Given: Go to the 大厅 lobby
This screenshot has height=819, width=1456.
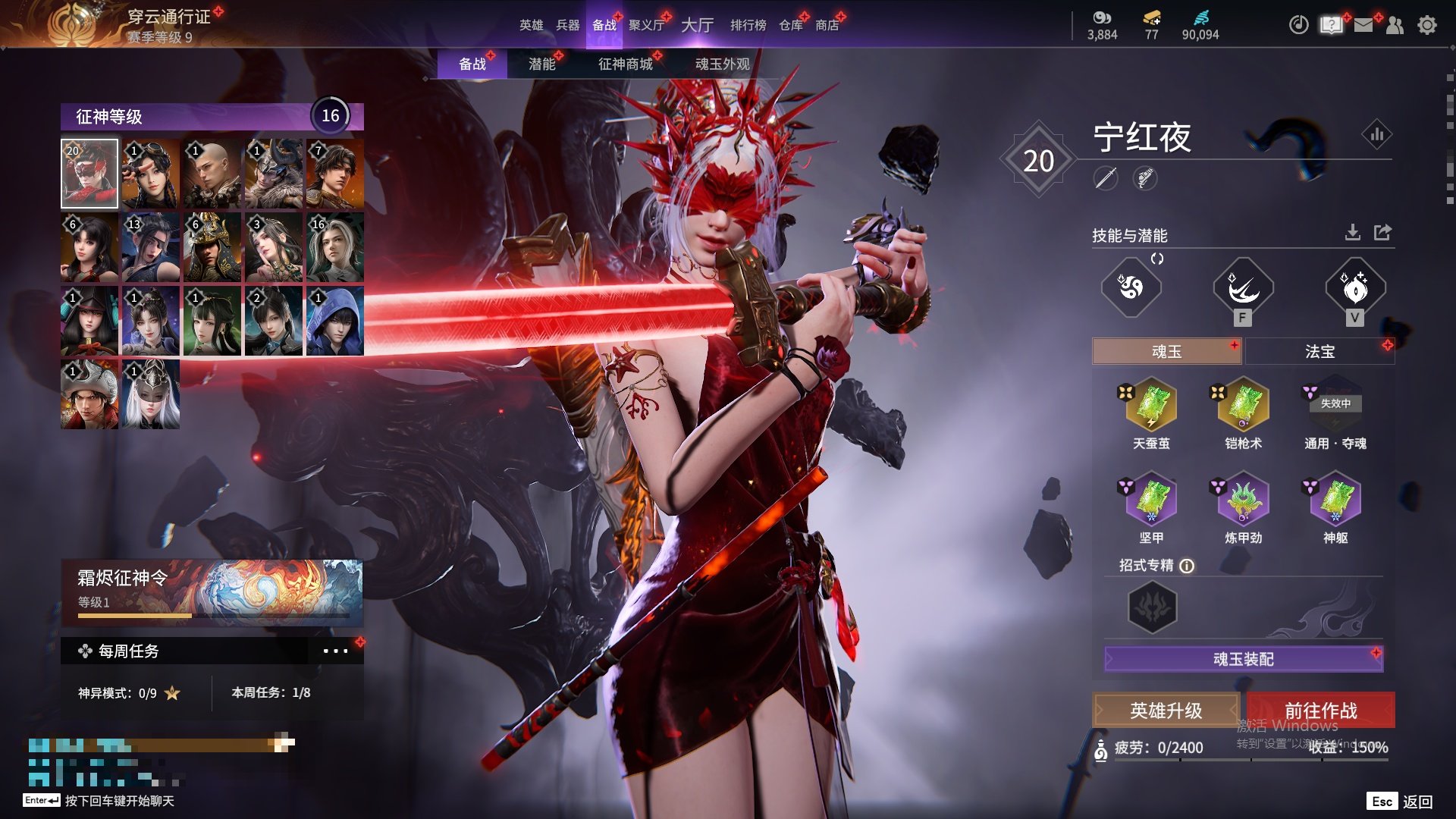Looking at the screenshot, I should pos(697,25).
